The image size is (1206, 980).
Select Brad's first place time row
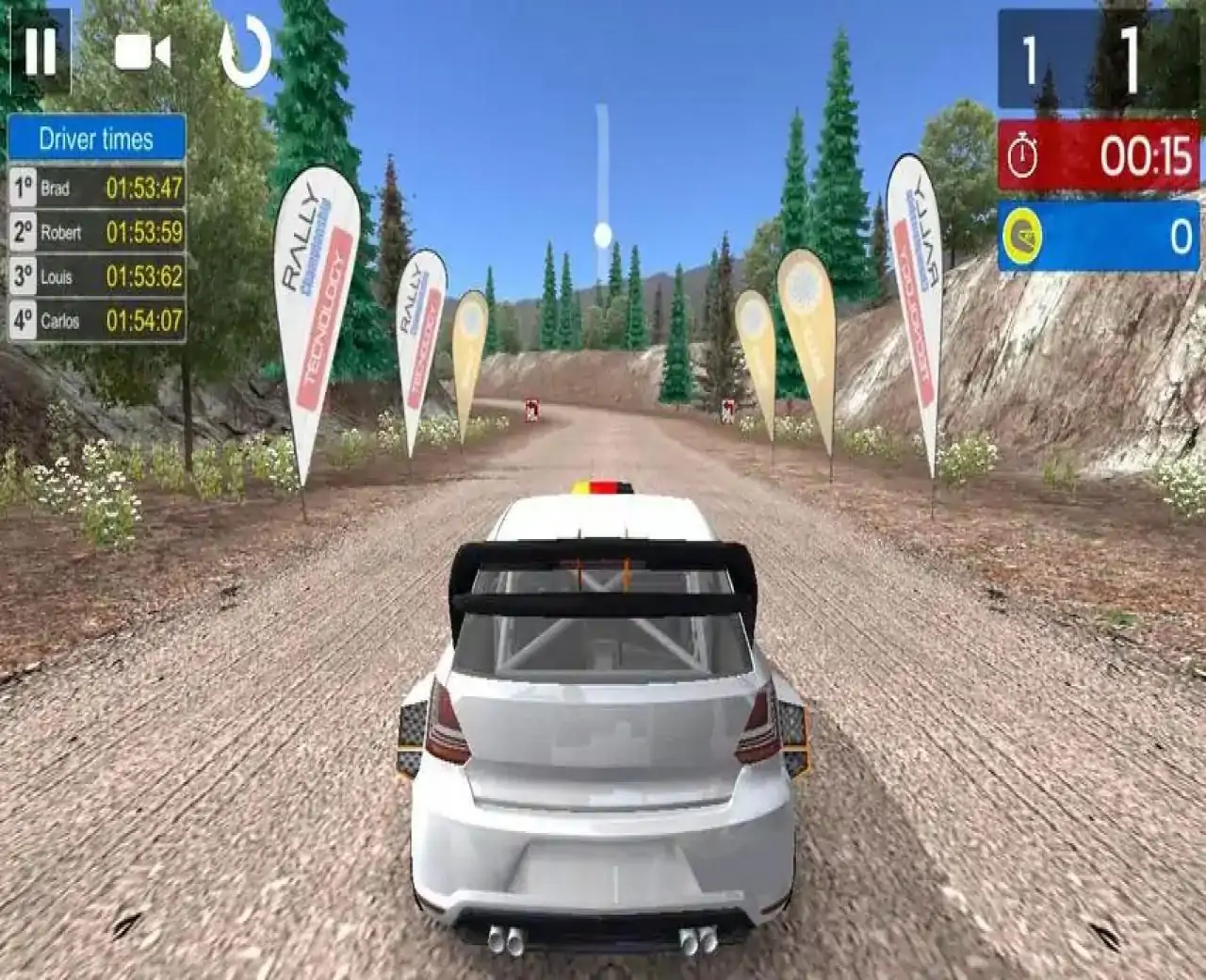click(x=96, y=188)
